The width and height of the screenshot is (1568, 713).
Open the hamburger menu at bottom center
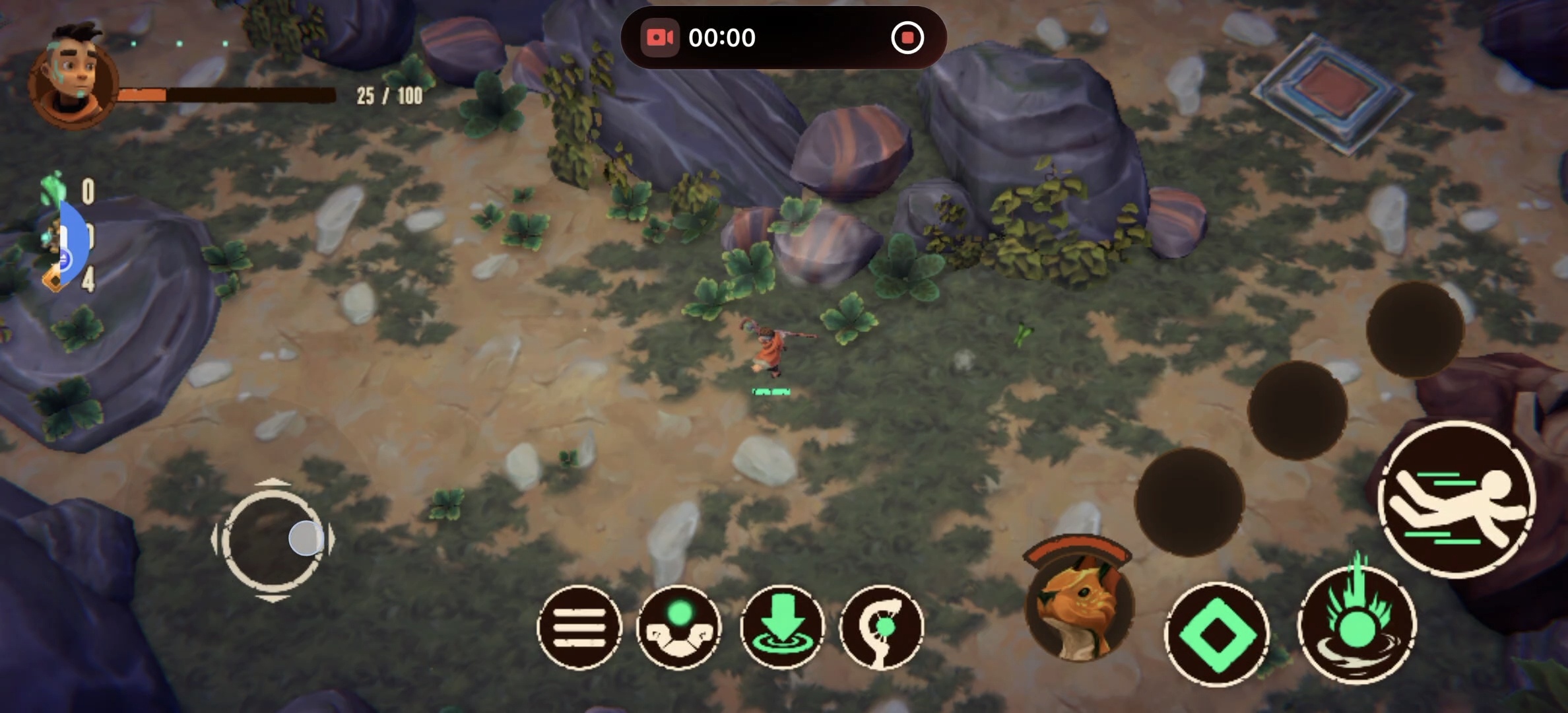point(579,626)
